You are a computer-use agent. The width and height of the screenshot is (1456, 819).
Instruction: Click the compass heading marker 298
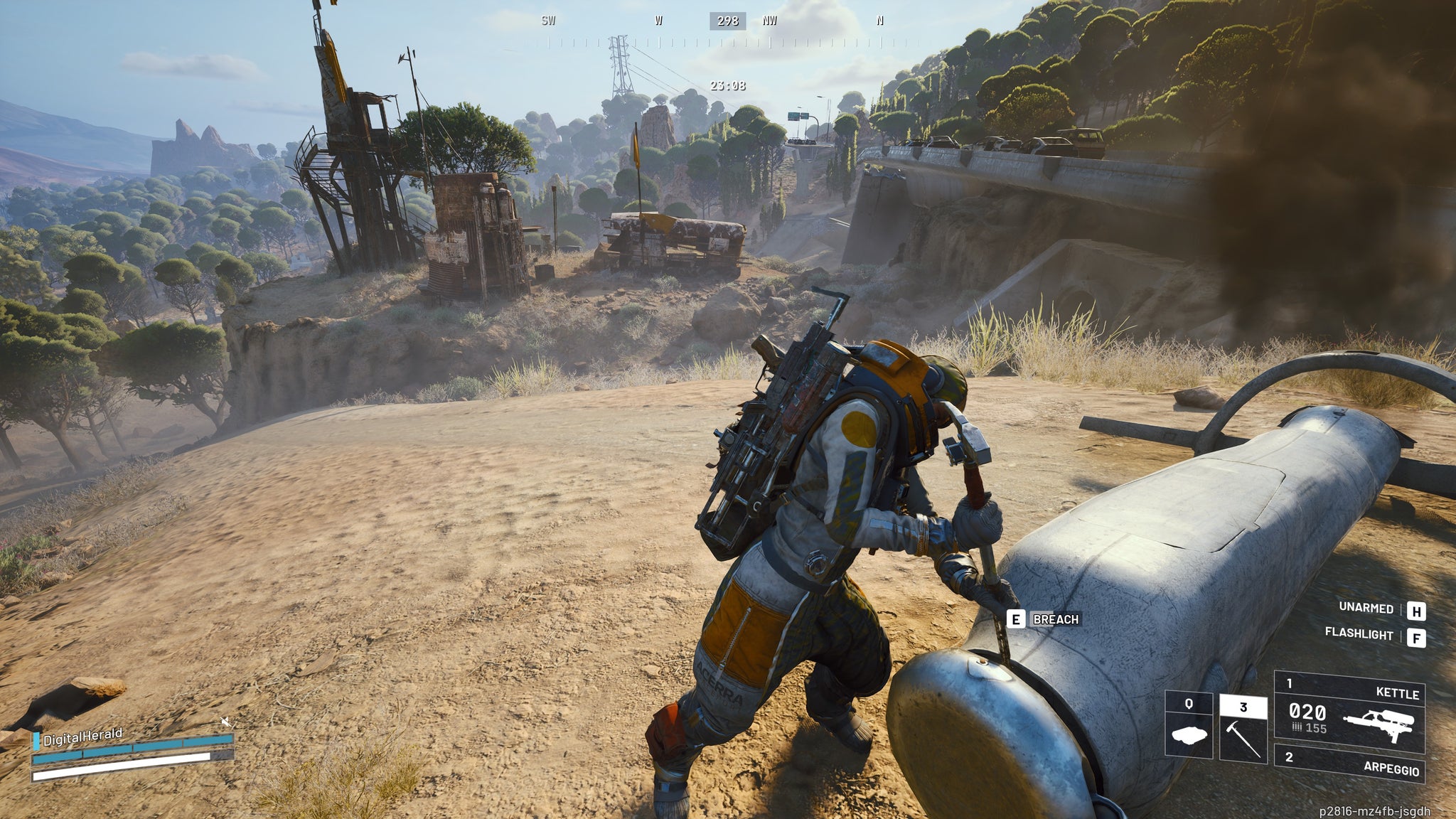point(727,21)
